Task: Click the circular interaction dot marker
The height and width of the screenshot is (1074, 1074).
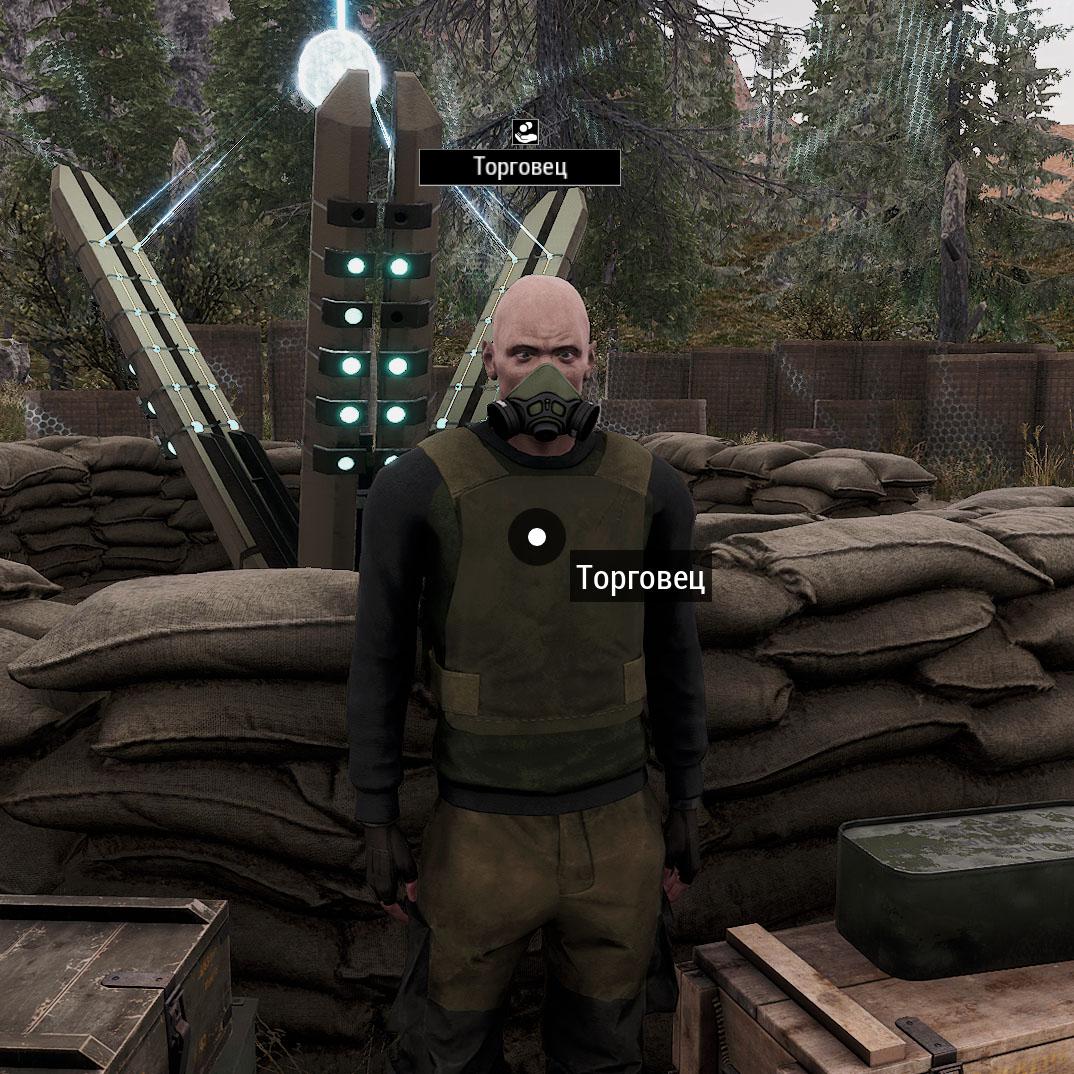Action: [x=537, y=537]
